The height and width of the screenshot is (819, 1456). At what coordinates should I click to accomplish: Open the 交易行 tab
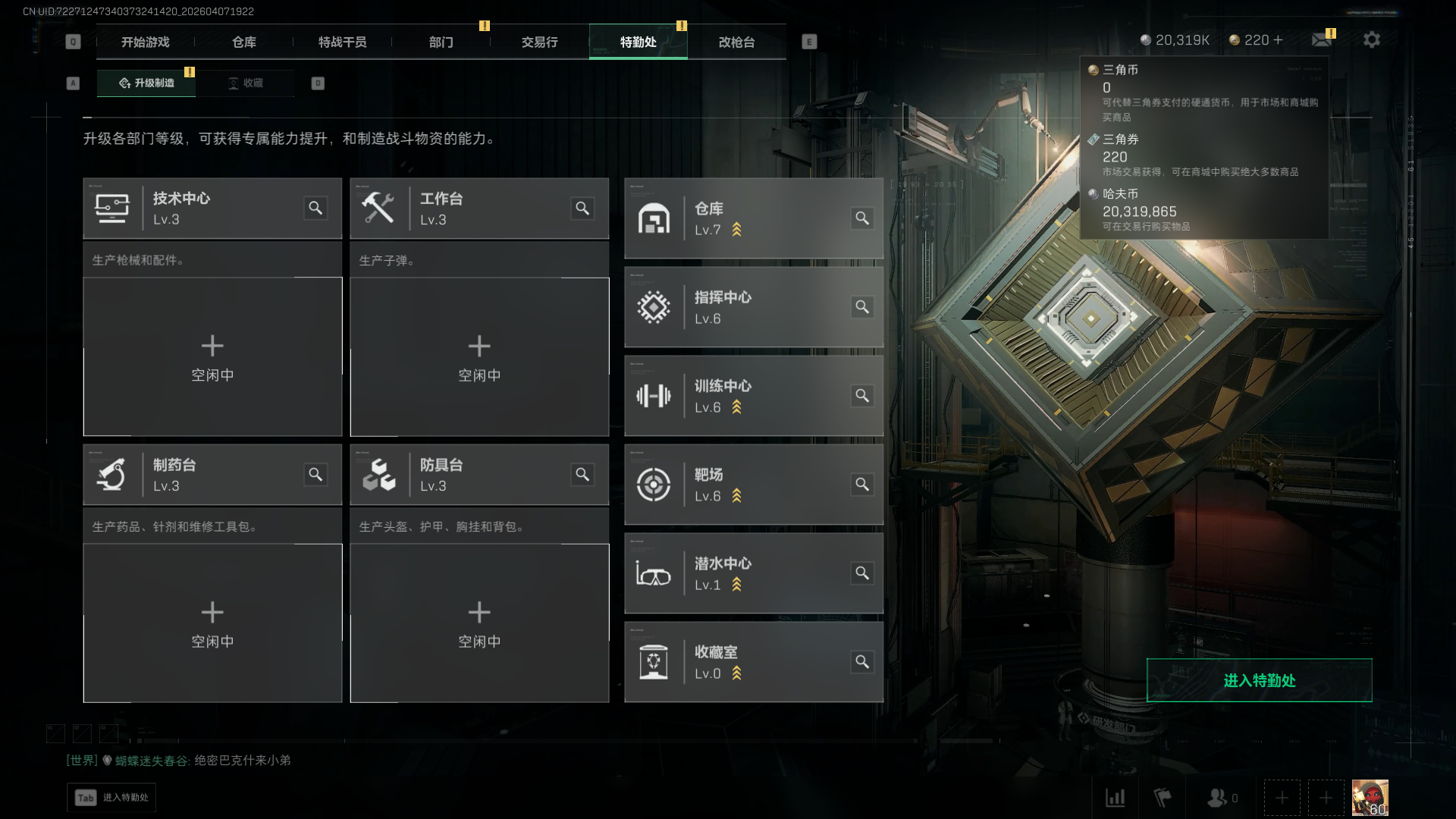pyautogui.click(x=539, y=42)
